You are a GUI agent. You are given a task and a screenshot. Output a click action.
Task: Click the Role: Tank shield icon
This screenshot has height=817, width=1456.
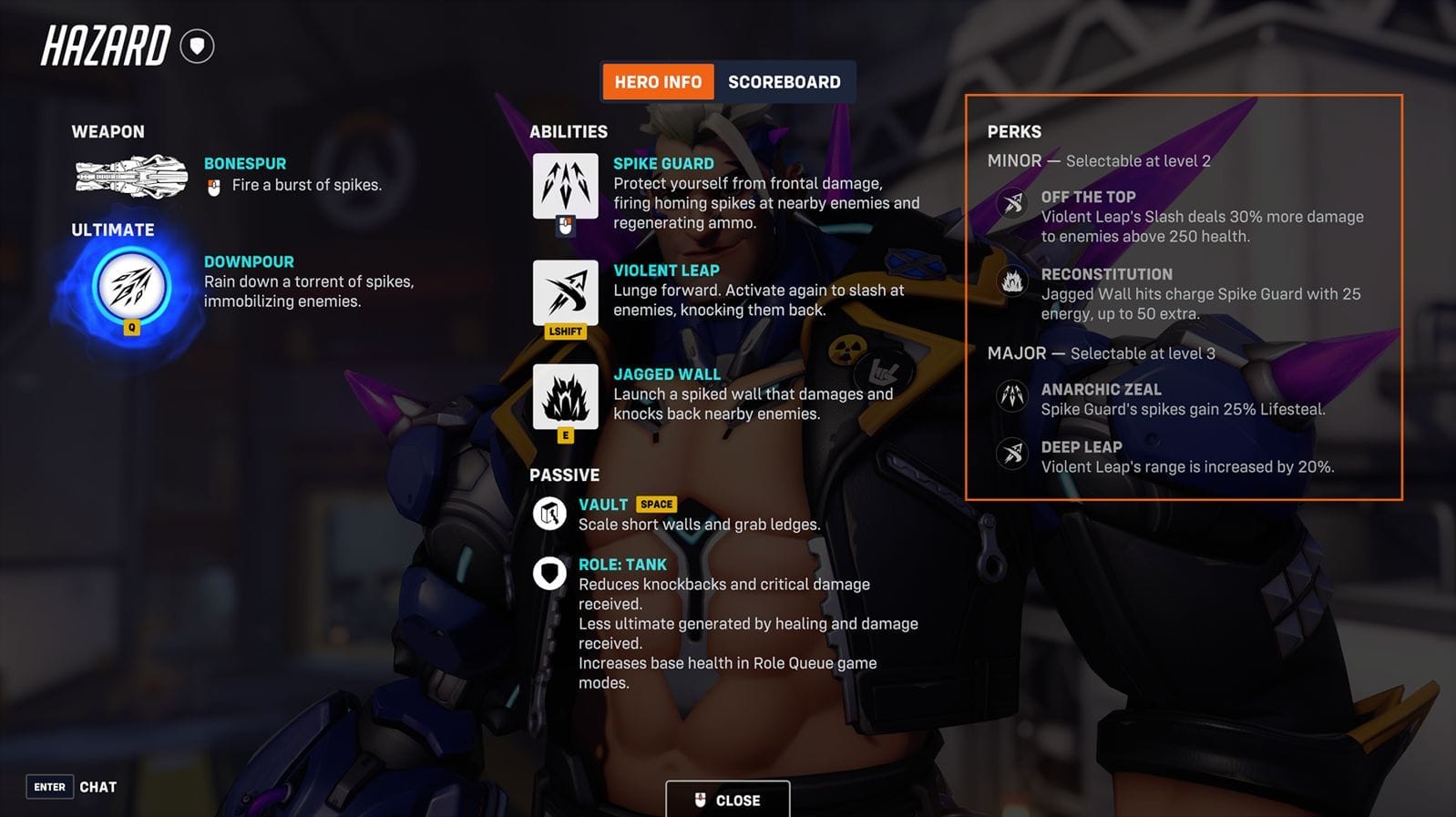click(550, 573)
